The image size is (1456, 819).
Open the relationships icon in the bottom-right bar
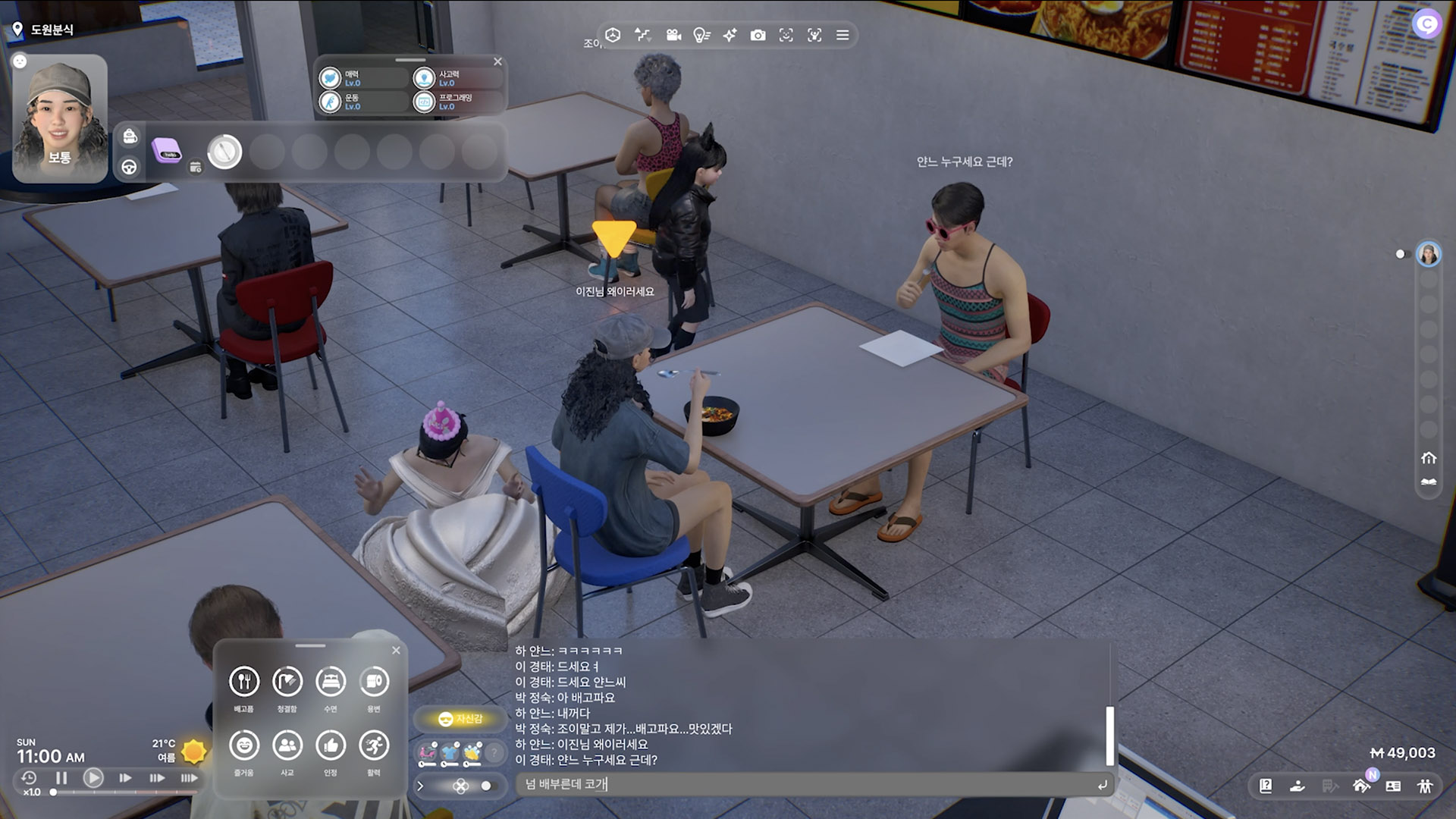click(1423, 786)
